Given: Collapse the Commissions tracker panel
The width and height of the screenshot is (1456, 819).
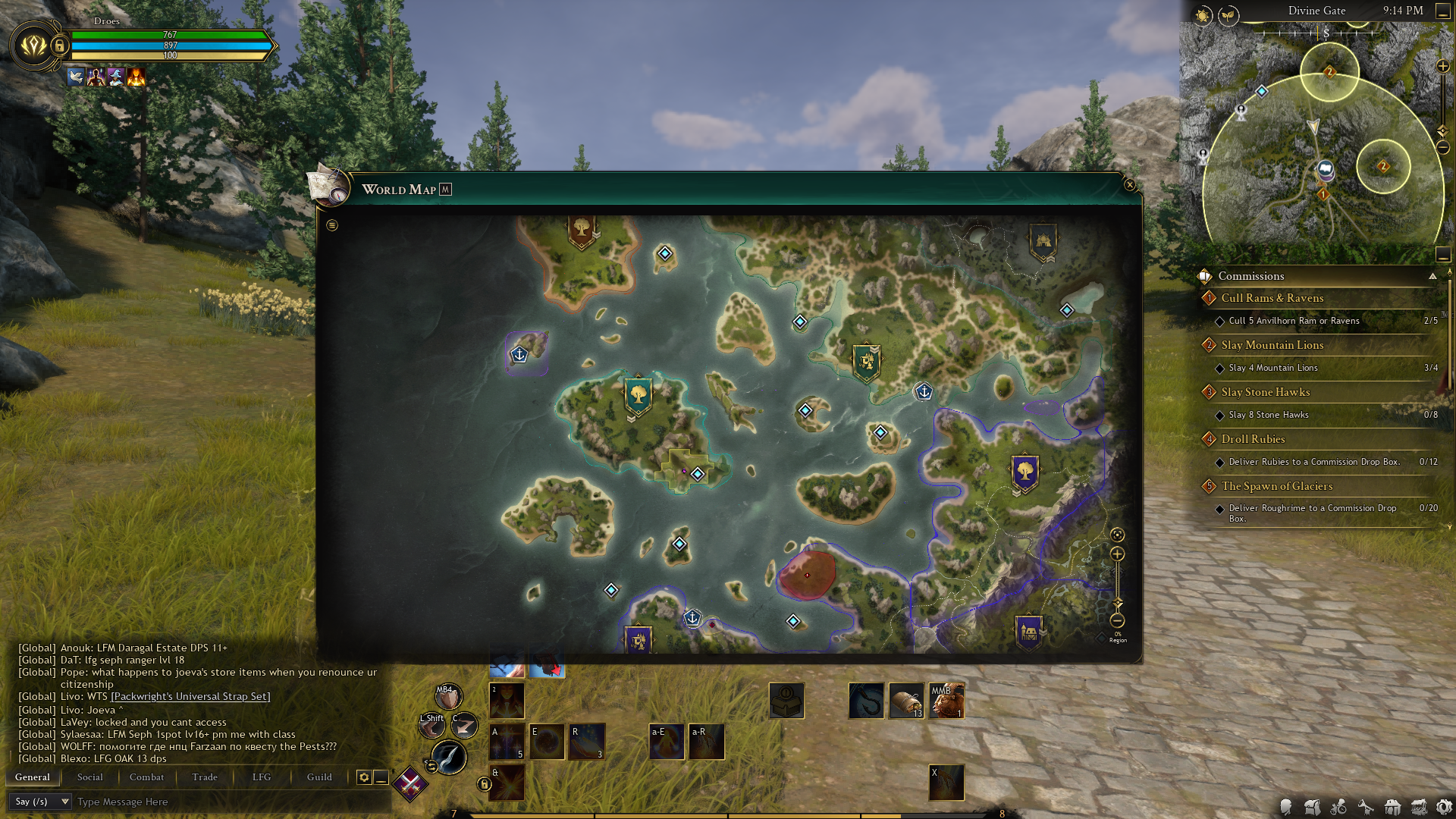Looking at the screenshot, I should (1432, 276).
